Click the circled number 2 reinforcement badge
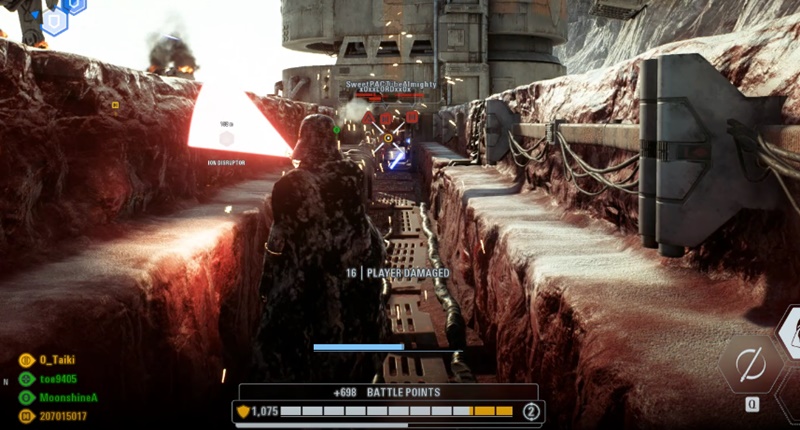 coord(531,411)
